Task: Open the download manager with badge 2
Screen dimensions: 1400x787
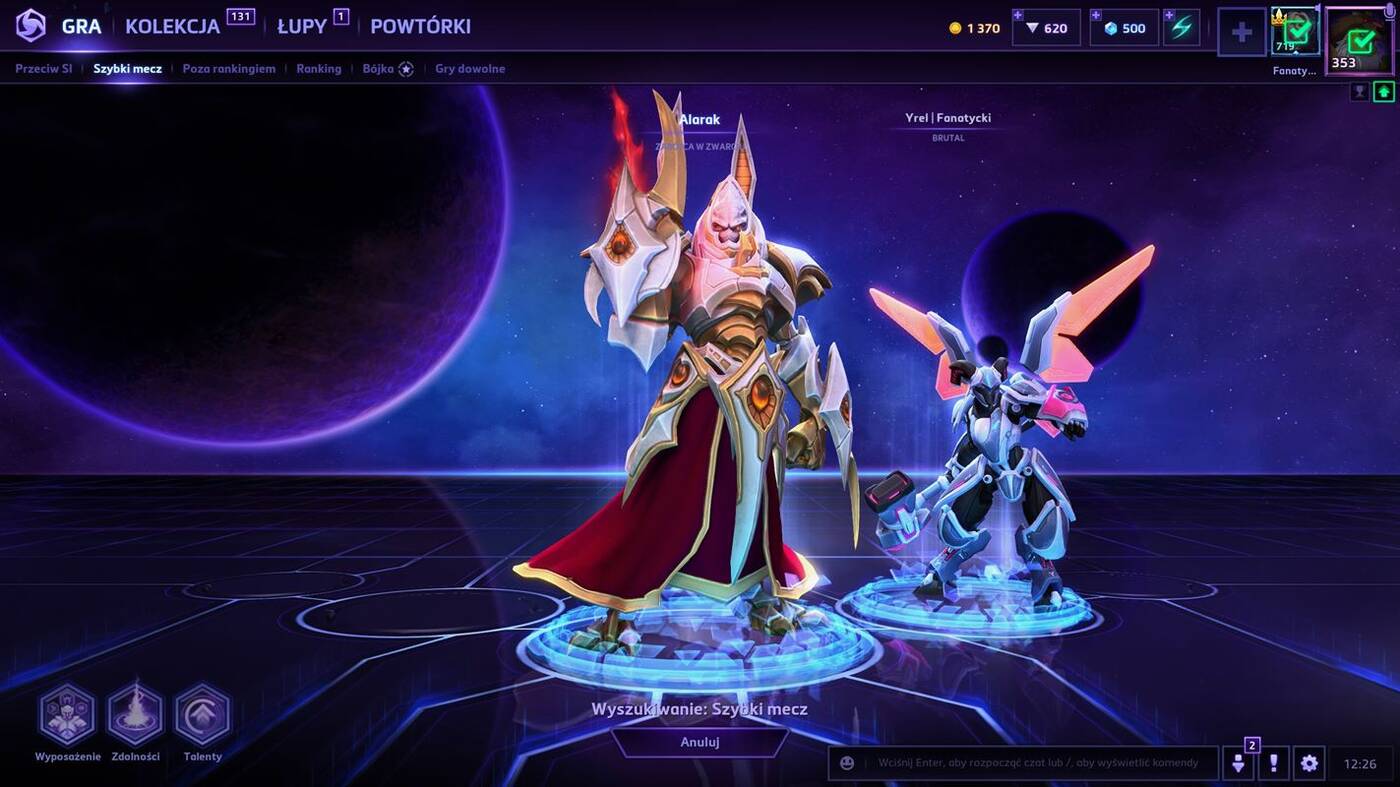Action: click(x=1239, y=762)
